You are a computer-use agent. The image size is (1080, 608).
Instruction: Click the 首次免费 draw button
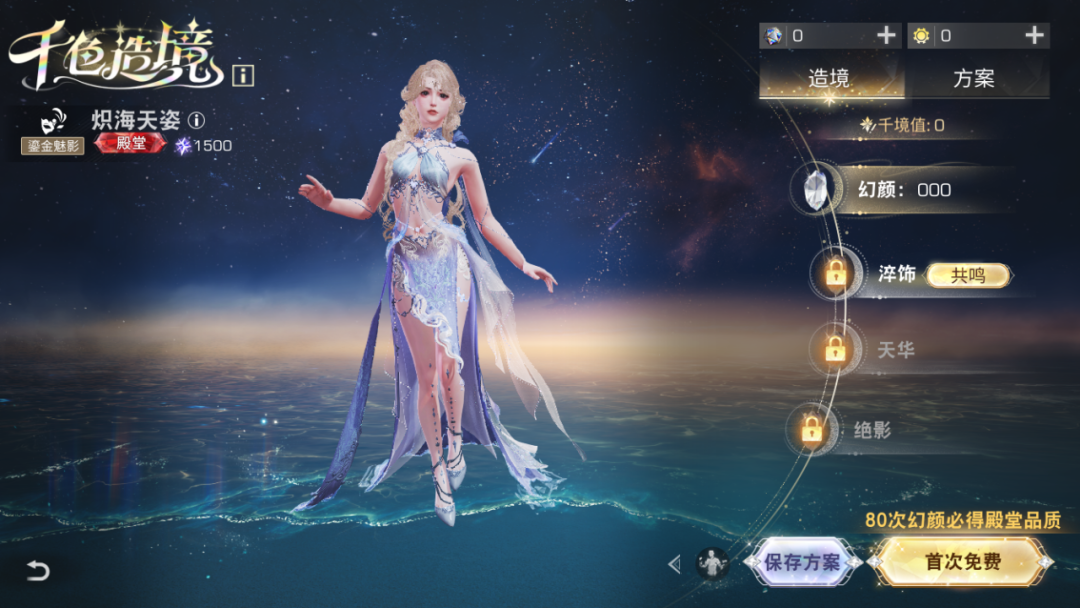point(962,562)
